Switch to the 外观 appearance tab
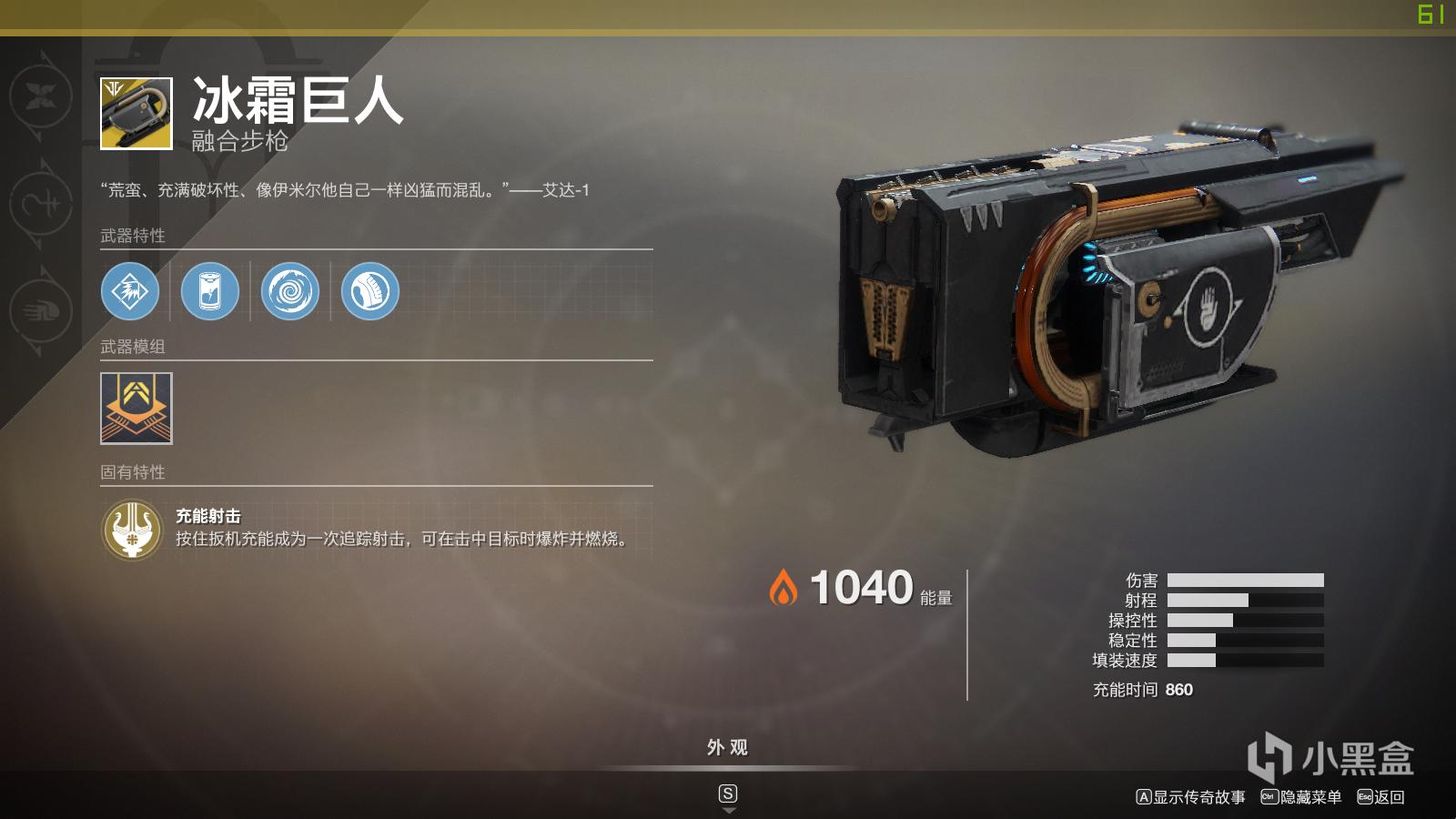Image resolution: width=1456 pixels, height=819 pixels. [728, 748]
